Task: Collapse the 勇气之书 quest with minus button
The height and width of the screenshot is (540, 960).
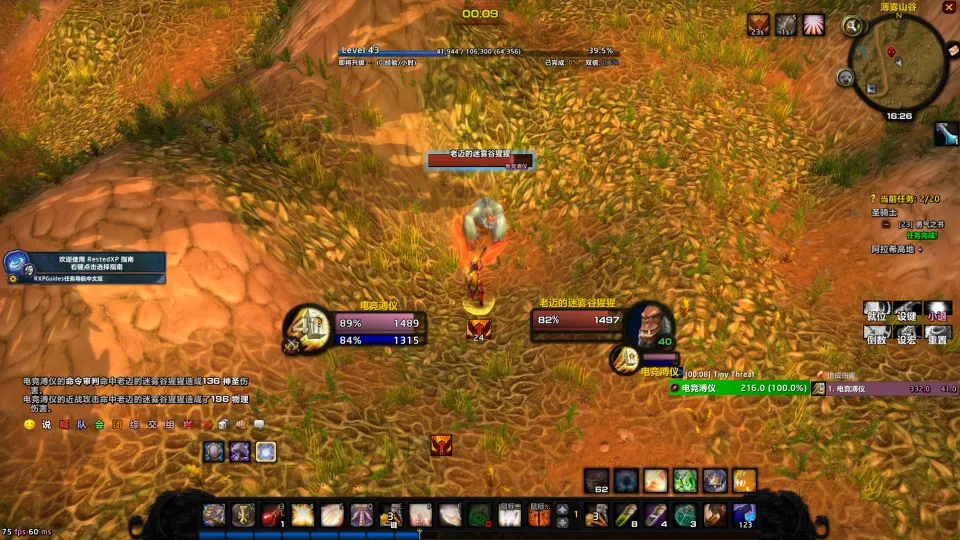Action: point(886,224)
